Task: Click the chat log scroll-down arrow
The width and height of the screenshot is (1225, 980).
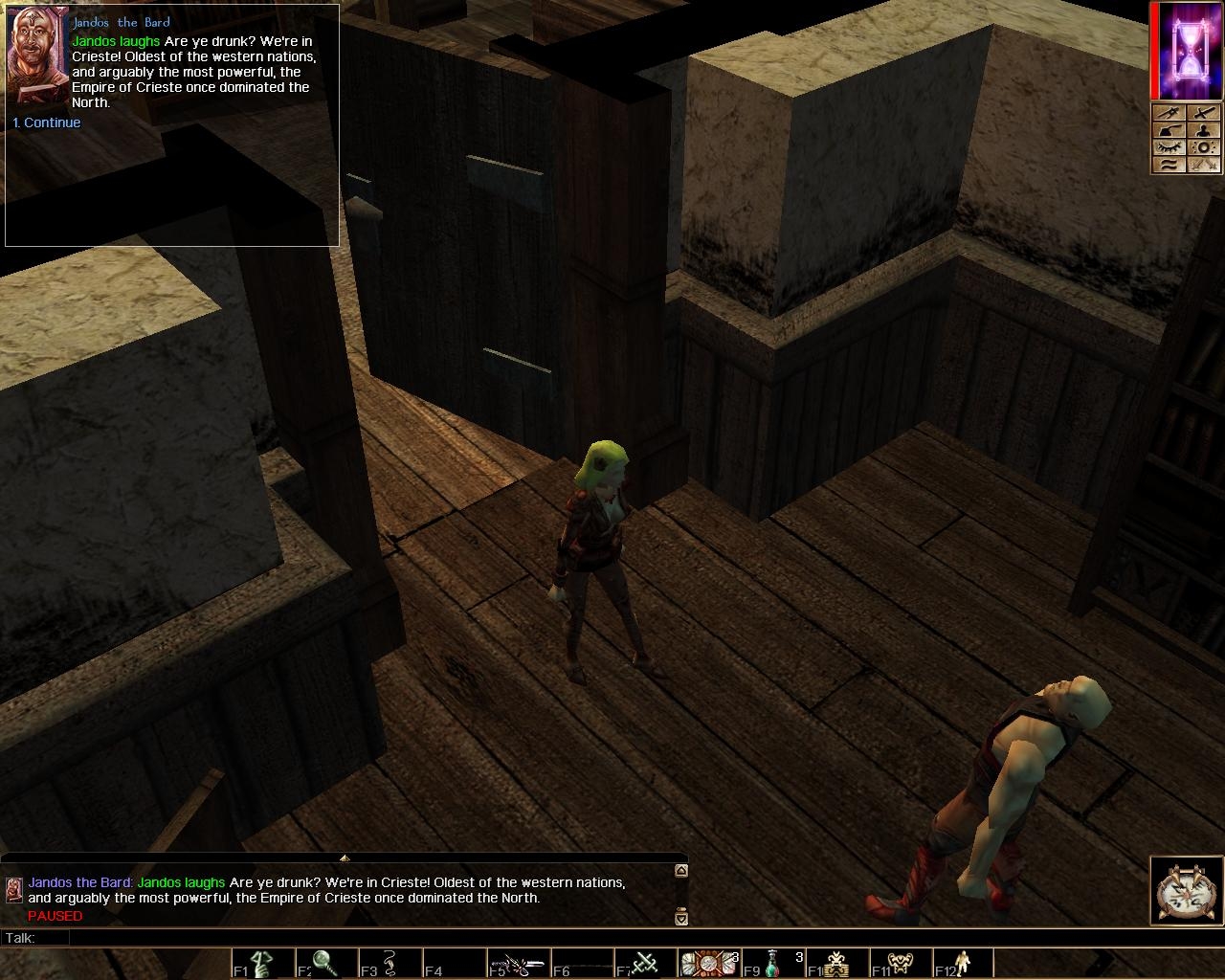Action: [681, 919]
